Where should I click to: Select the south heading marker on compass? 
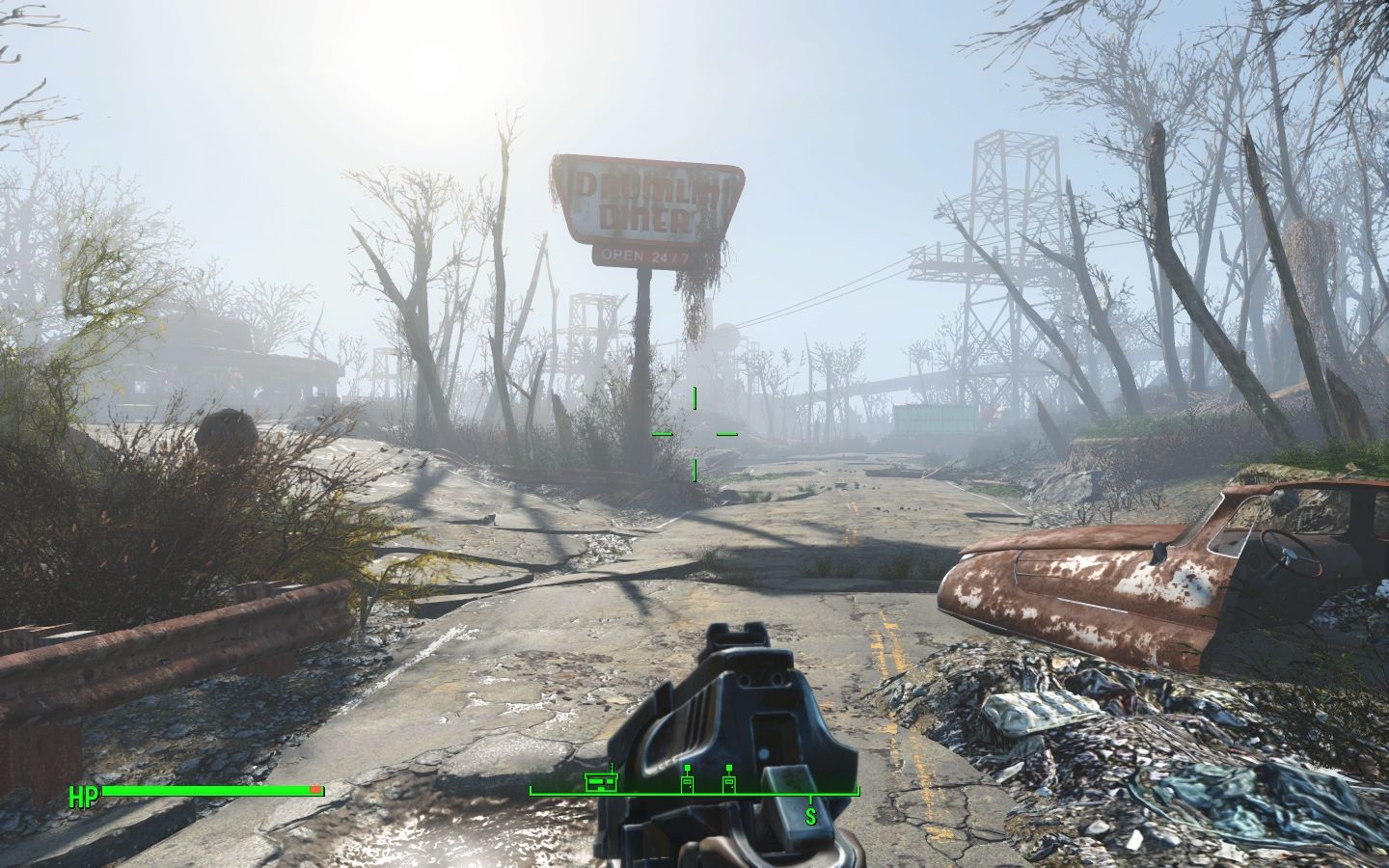[810, 816]
